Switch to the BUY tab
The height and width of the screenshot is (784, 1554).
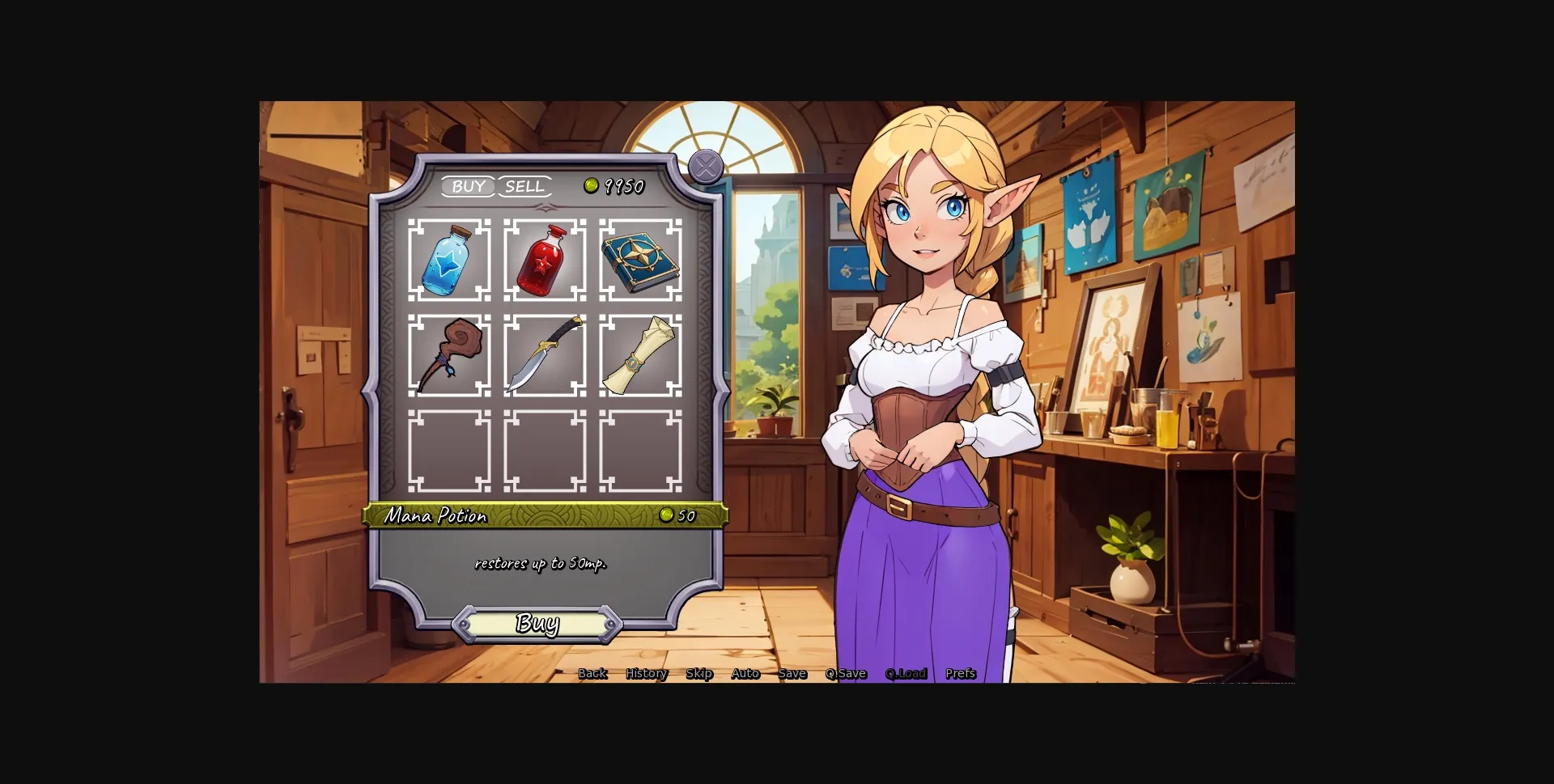point(469,187)
